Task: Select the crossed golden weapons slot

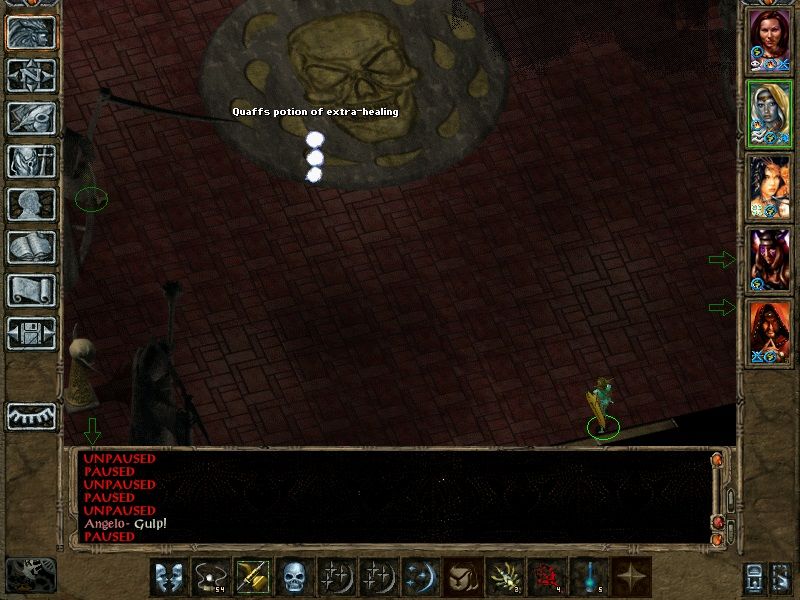Action: coord(251,577)
